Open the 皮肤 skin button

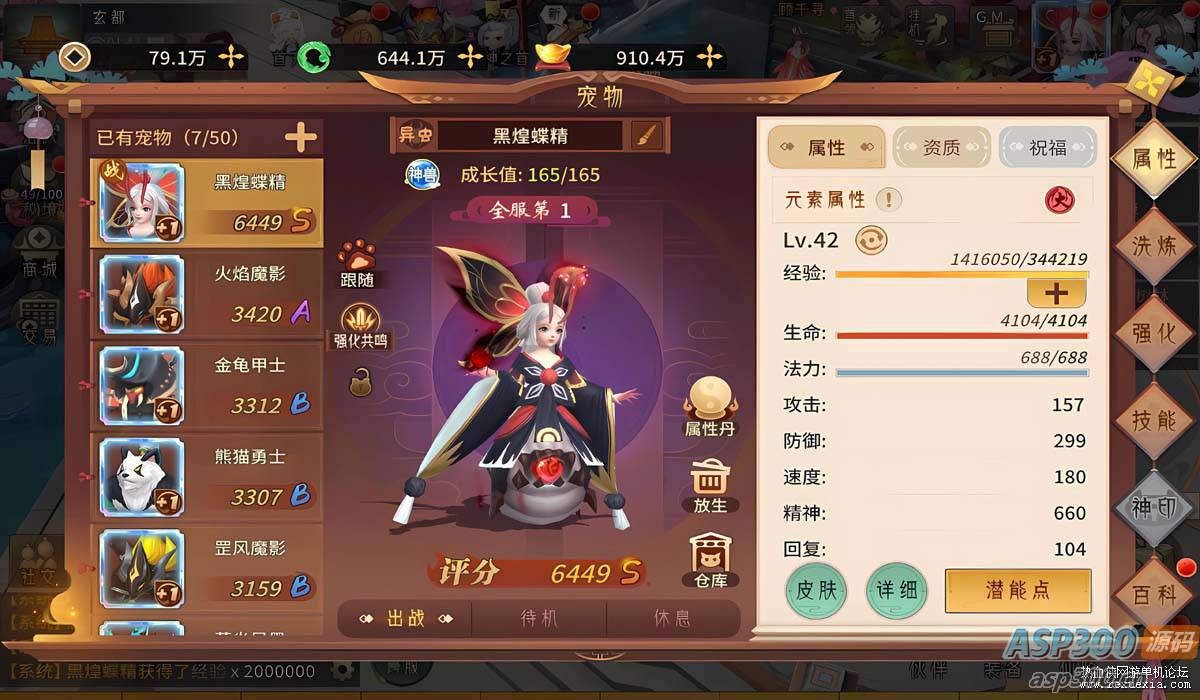(x=816, y=589)
